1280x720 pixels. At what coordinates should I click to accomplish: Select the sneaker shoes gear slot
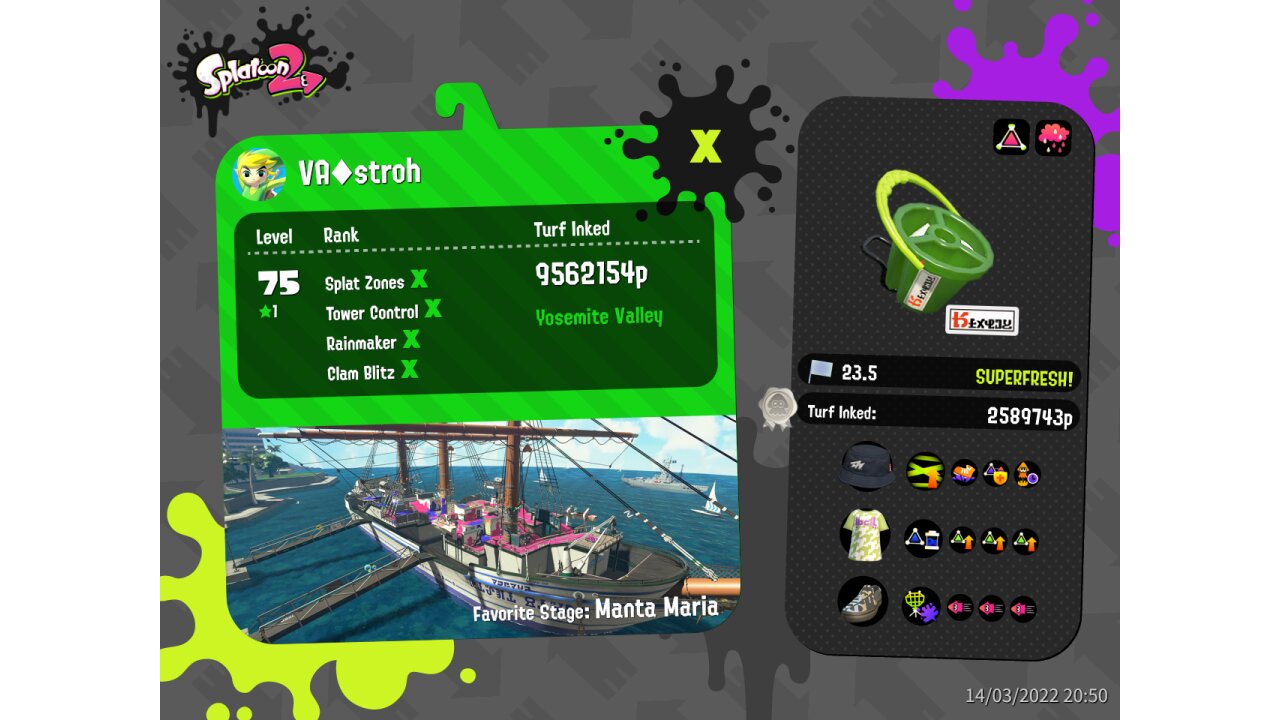point(862,602)
